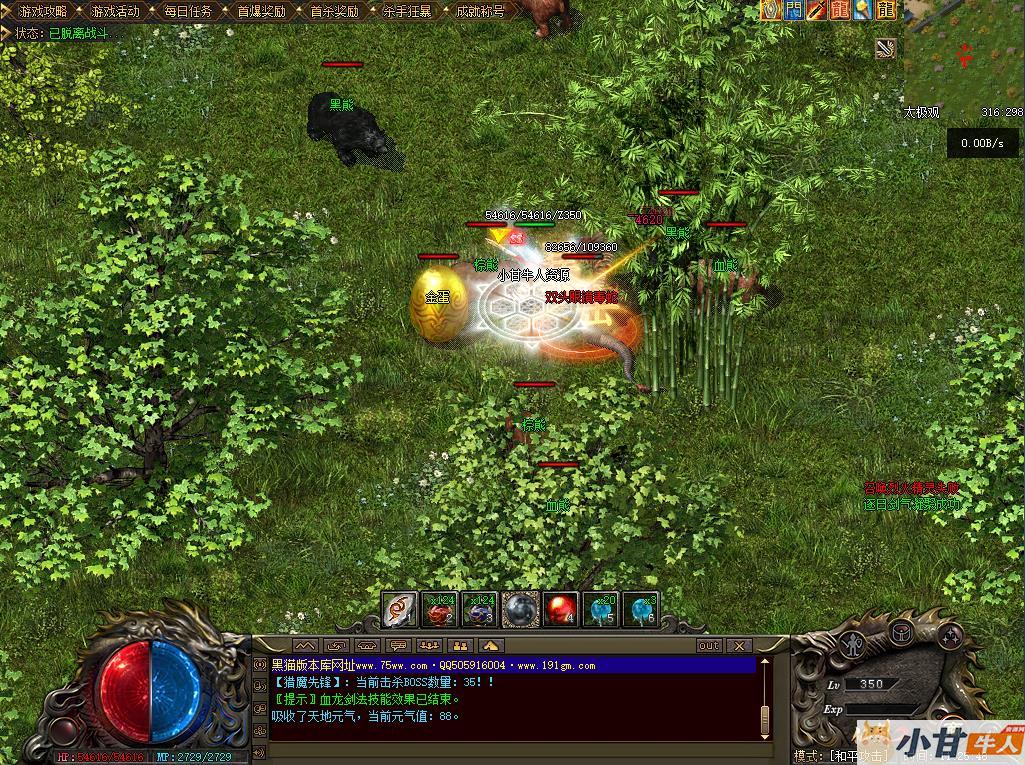This screenshot has width=1025, height=765.
Task: Open the 游戏攻略 game guide menu
Action: coord(42,12)
